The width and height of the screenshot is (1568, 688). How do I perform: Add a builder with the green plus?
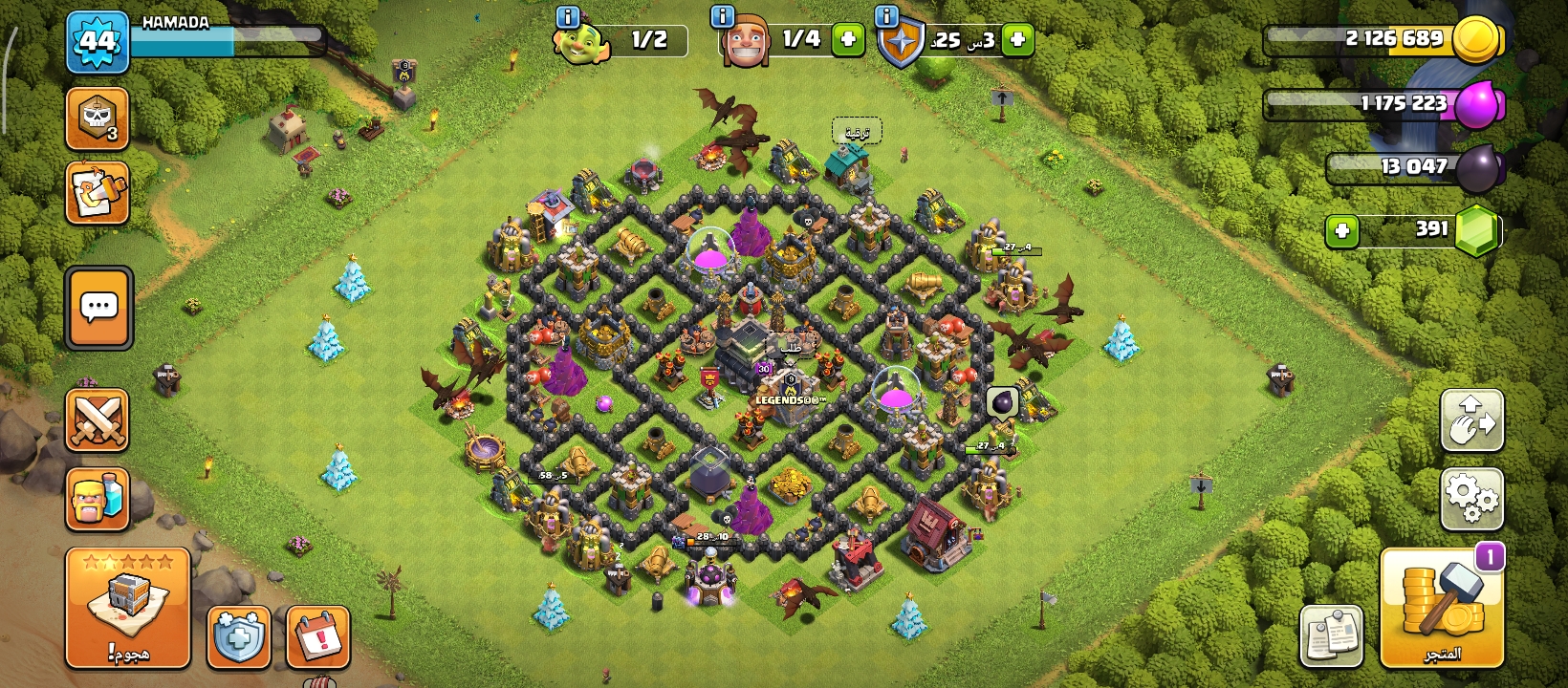coord(847,40)
